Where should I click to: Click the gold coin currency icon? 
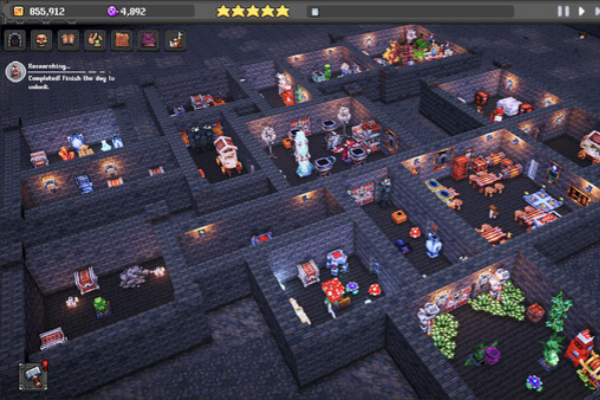pyautogui.click(x=17, y=11)
